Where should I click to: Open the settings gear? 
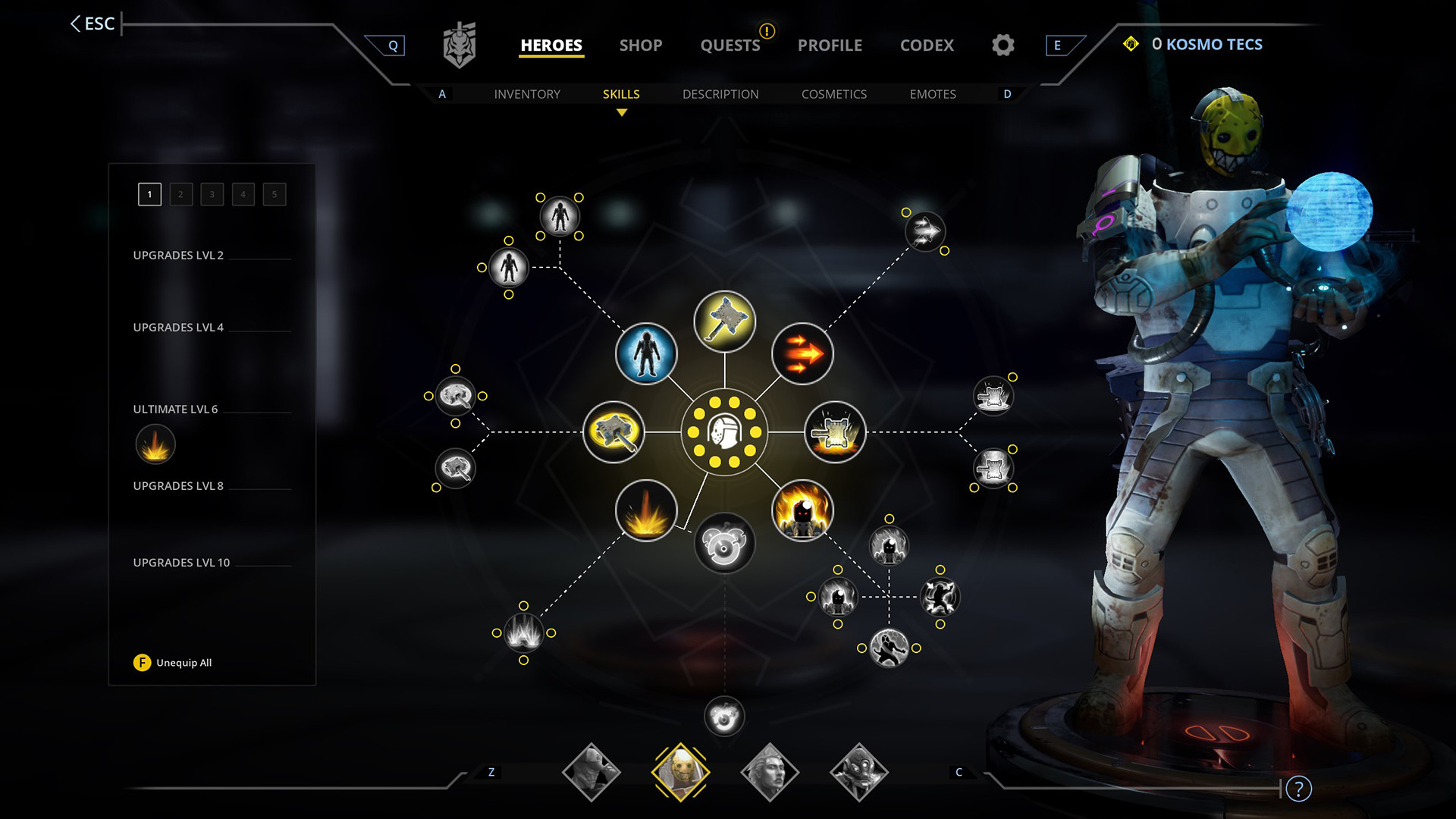pyautogui.click(x=1003, y=45)
